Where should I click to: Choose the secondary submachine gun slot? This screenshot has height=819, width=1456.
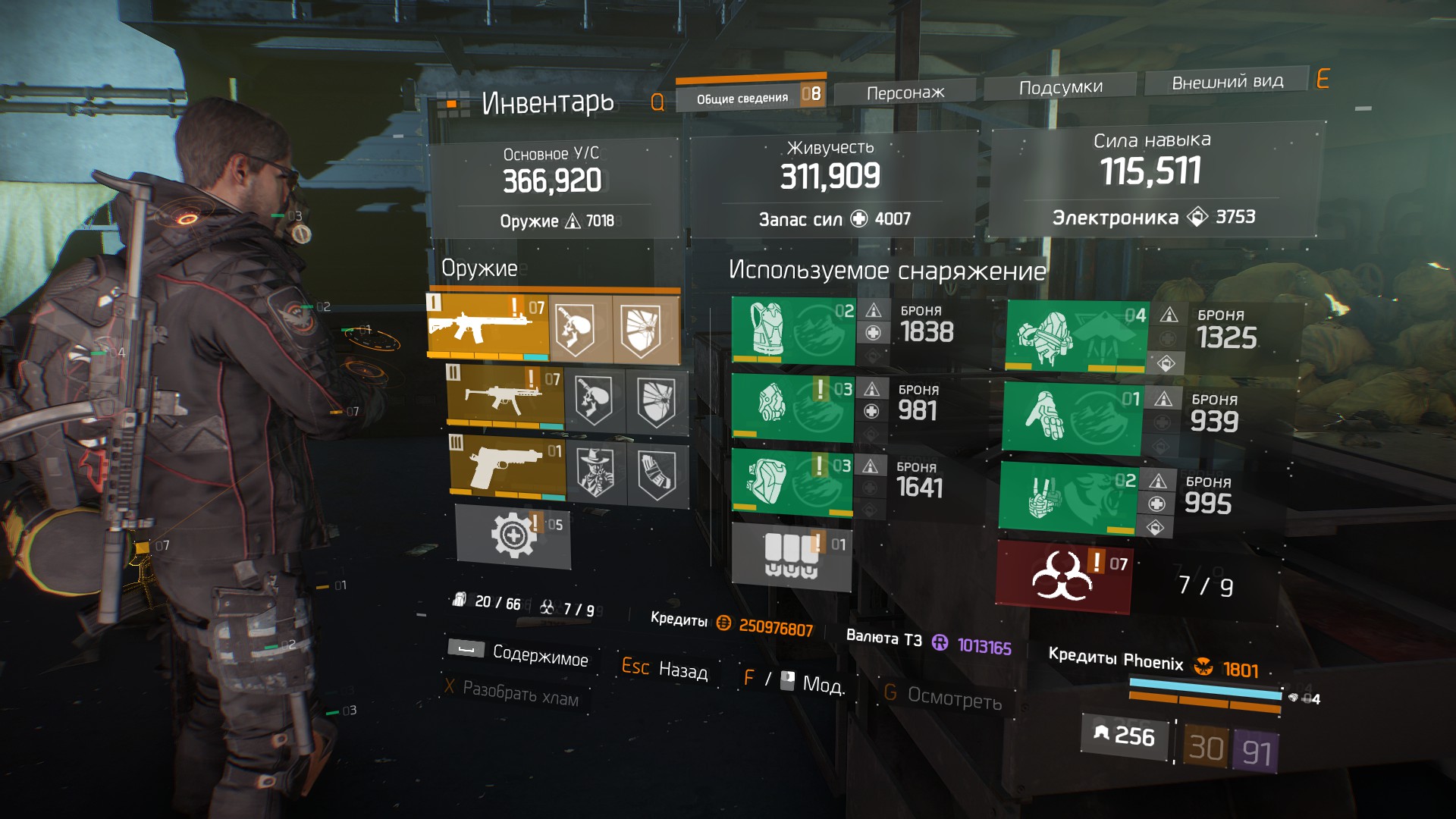point(505,396)
